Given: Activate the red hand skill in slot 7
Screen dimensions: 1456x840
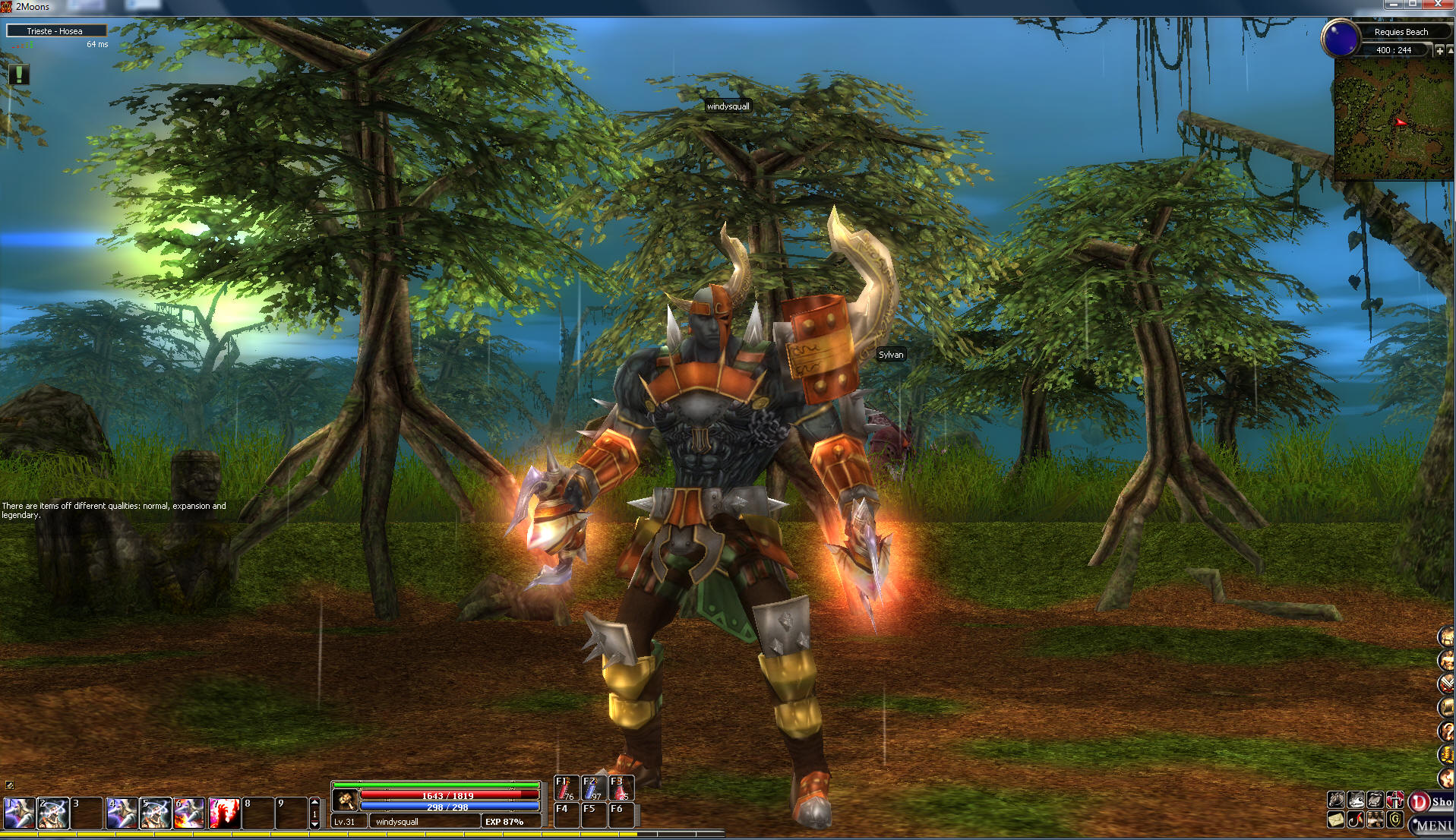Looking at the screenshot, I should click(224, 813).
